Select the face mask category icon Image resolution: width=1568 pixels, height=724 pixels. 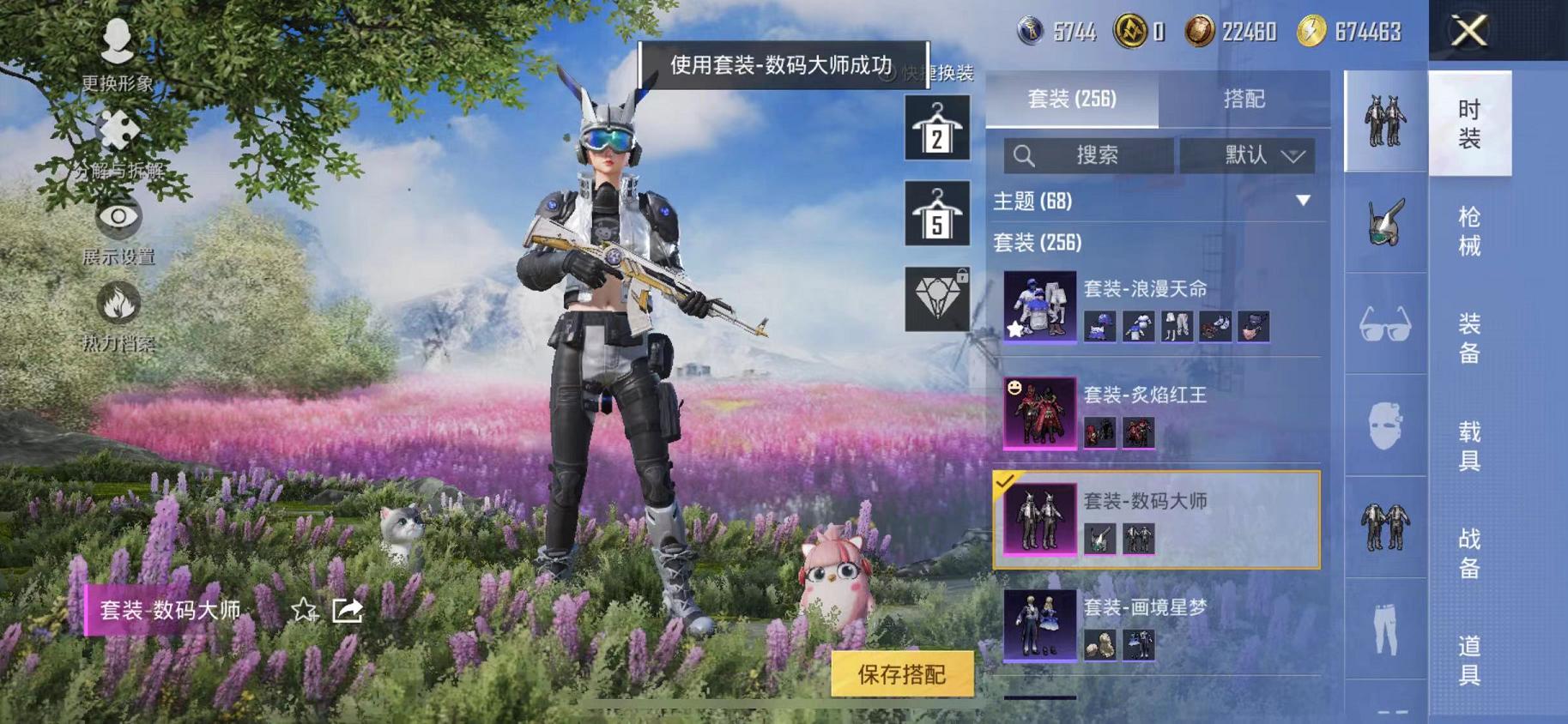click(1383, 426)
